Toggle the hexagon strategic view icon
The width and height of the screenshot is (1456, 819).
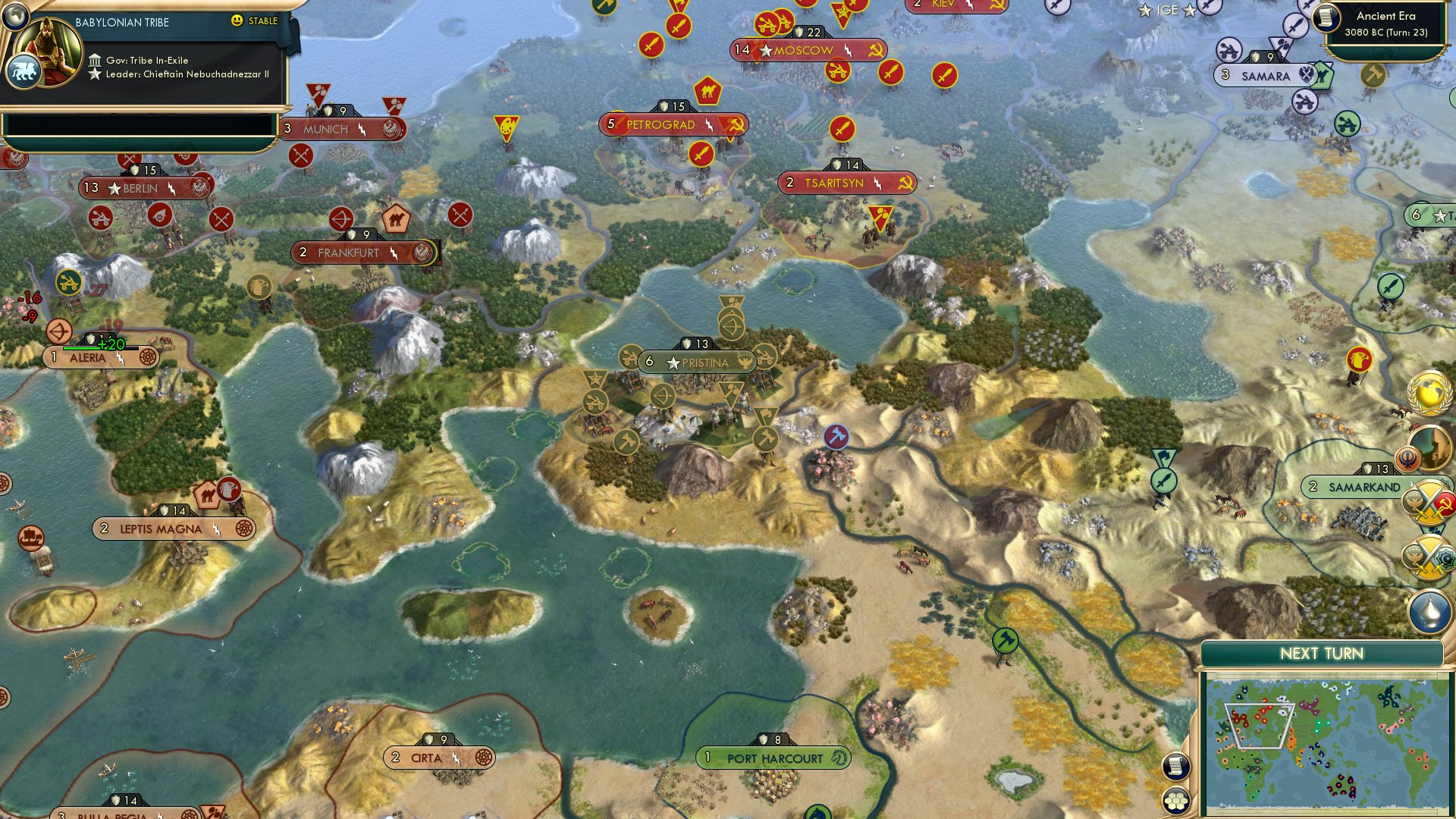pyautogui.click(x=1175, y=802)
